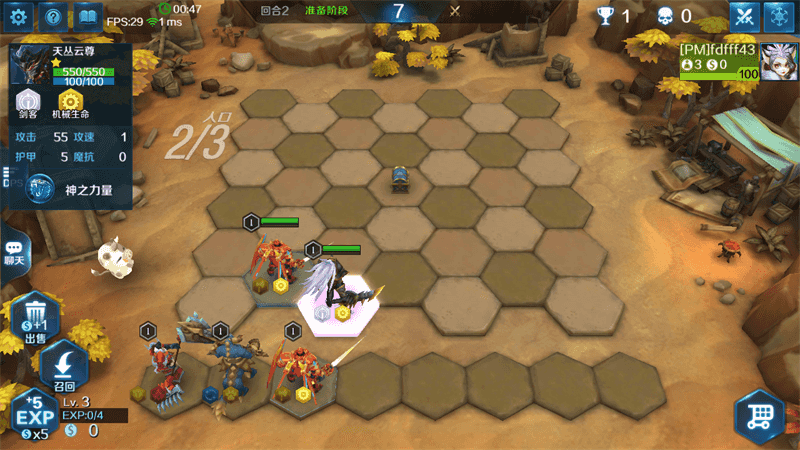
Task: Open the shopping cart shop button
Action: [759, 415]
